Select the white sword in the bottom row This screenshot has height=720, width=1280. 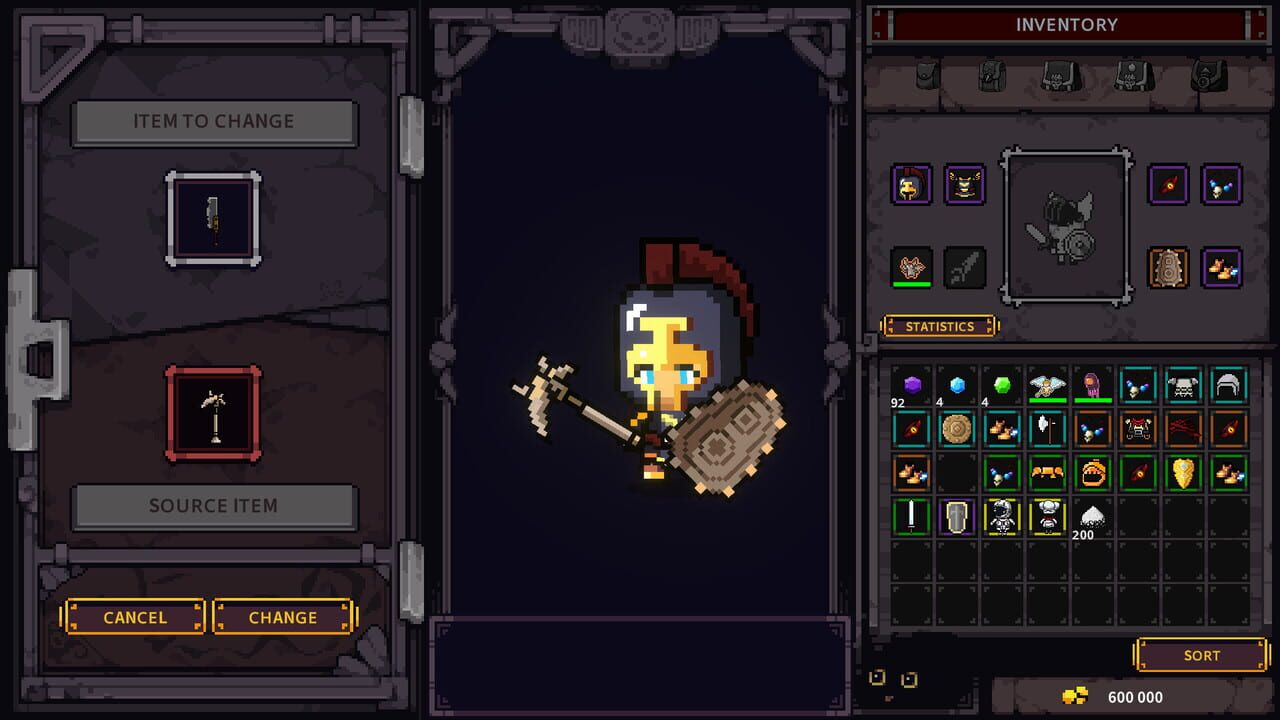(x=910, y=516)
